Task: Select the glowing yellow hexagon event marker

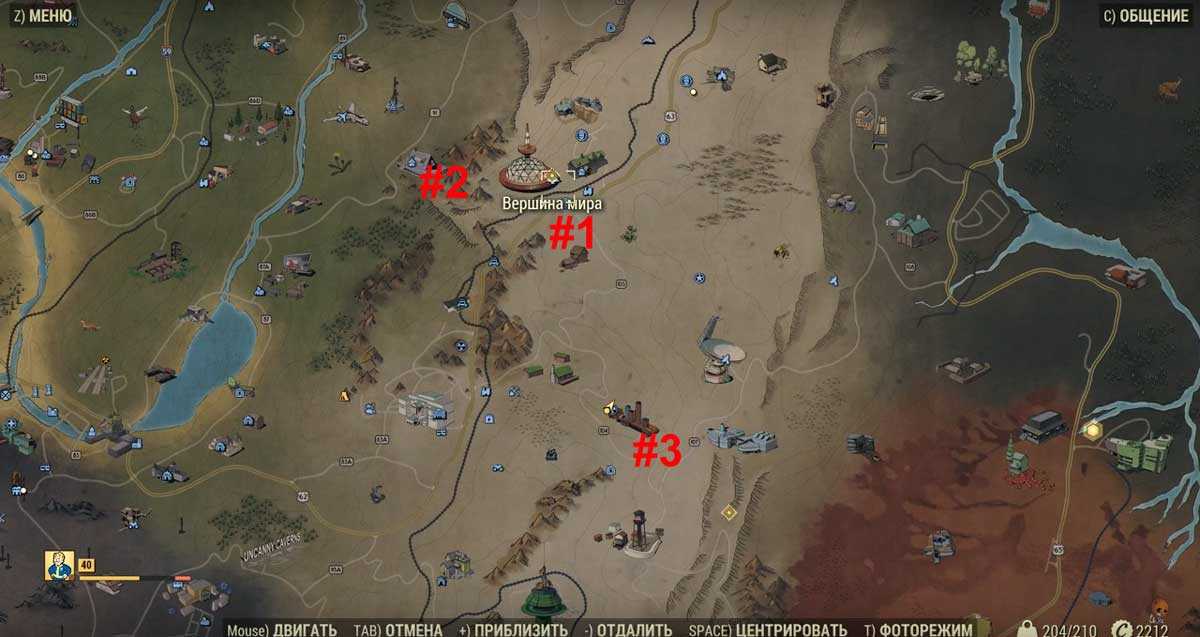Action: click(x=1091, y=430)
